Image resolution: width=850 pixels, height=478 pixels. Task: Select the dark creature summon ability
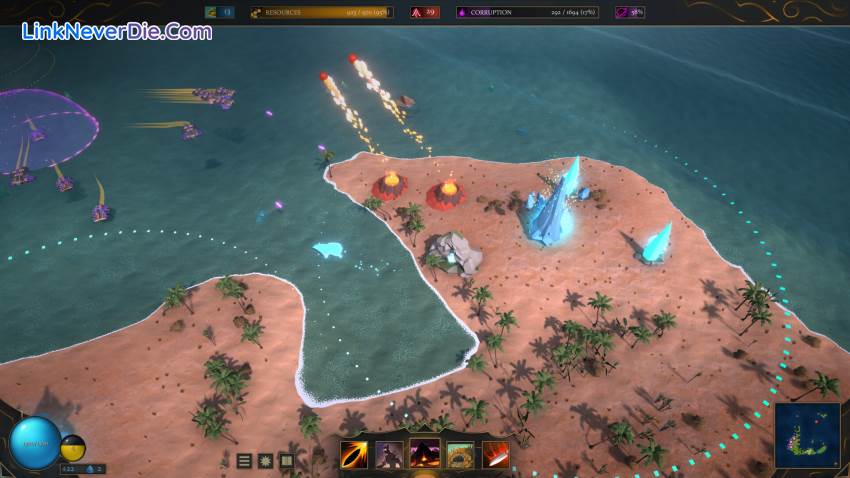pyautogui.click(x=389, y=455)
